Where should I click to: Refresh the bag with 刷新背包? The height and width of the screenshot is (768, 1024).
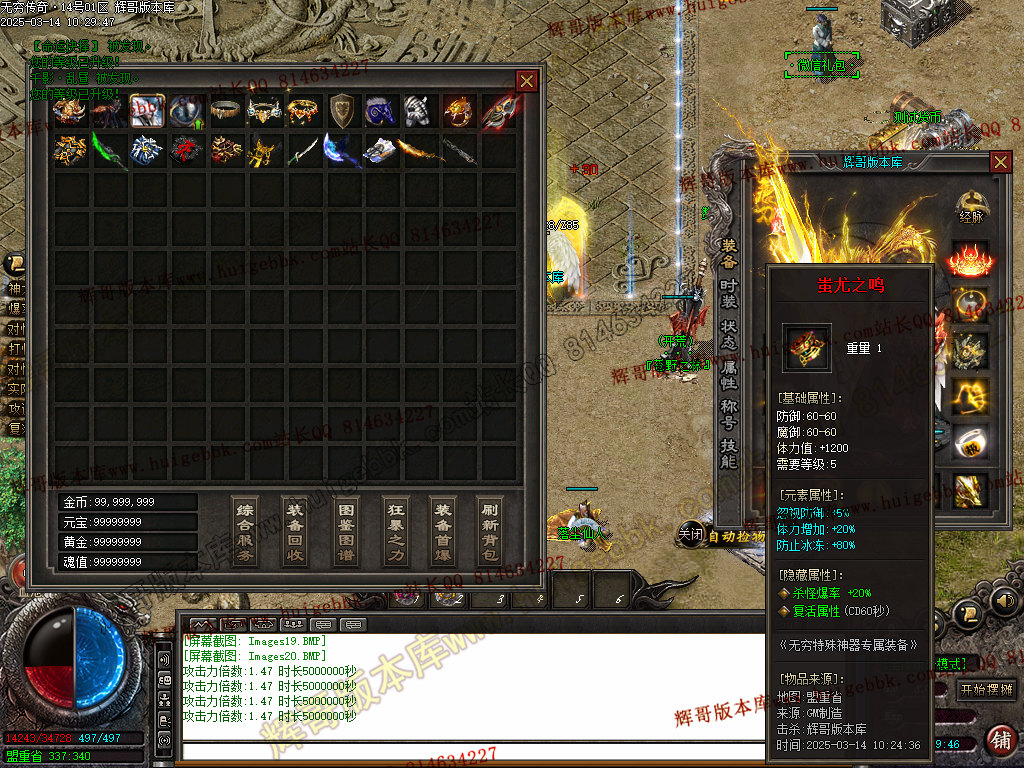(490, 530)
